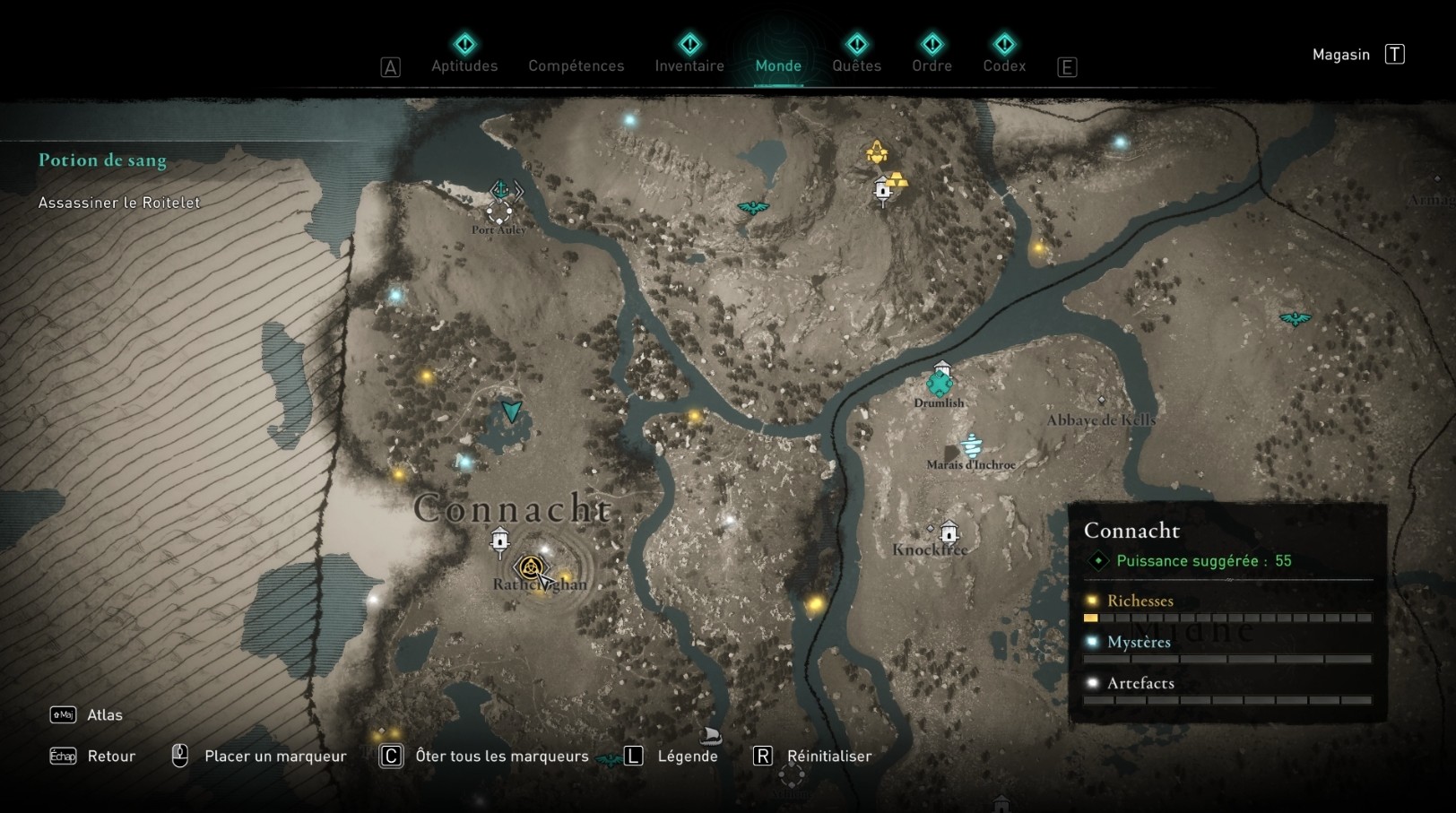Viewport: 1456px width, 813px height.
Task: Show the Codex tab
Action: (1004, 65)
